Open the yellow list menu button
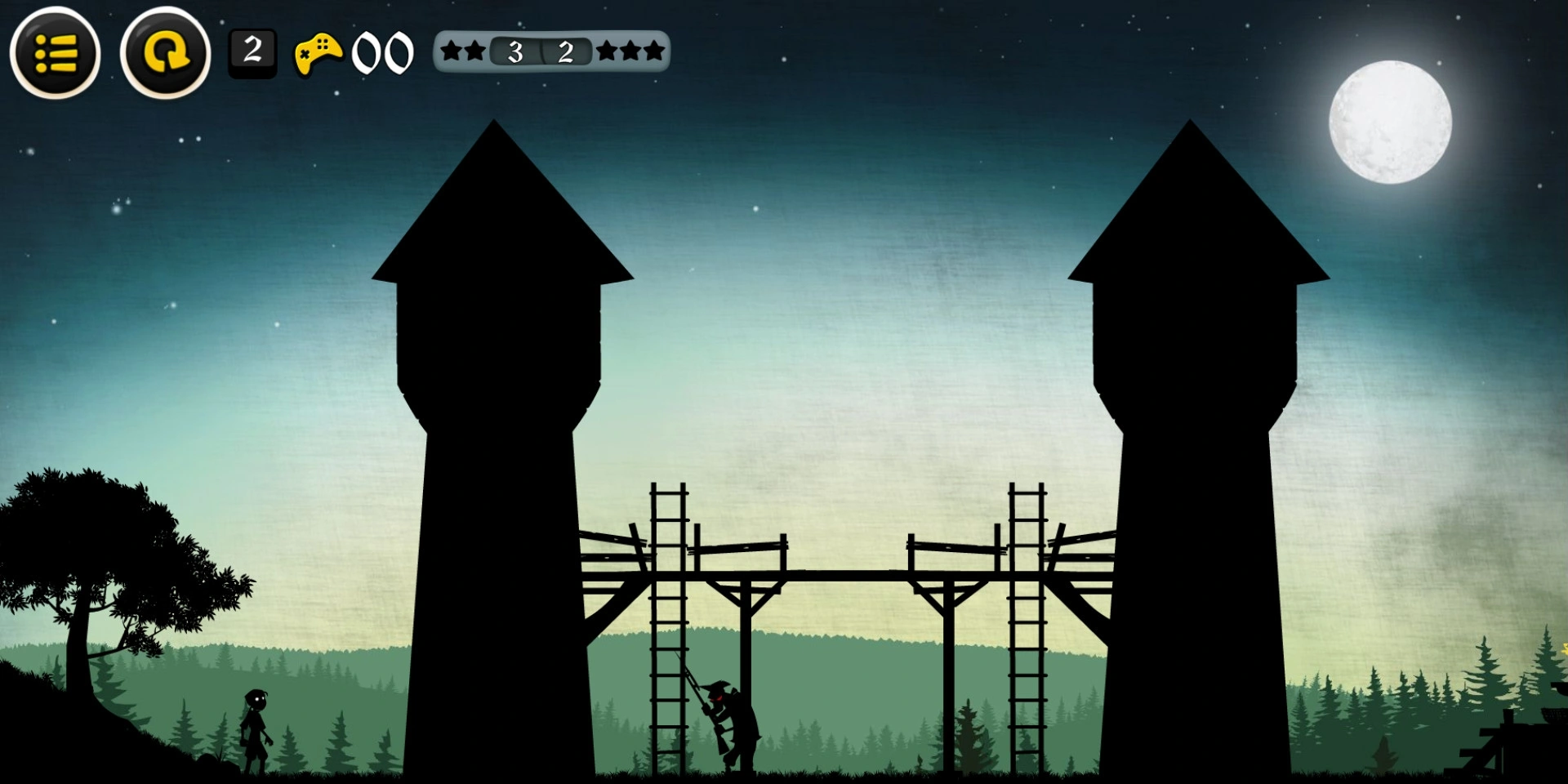 tap(56, 53)
